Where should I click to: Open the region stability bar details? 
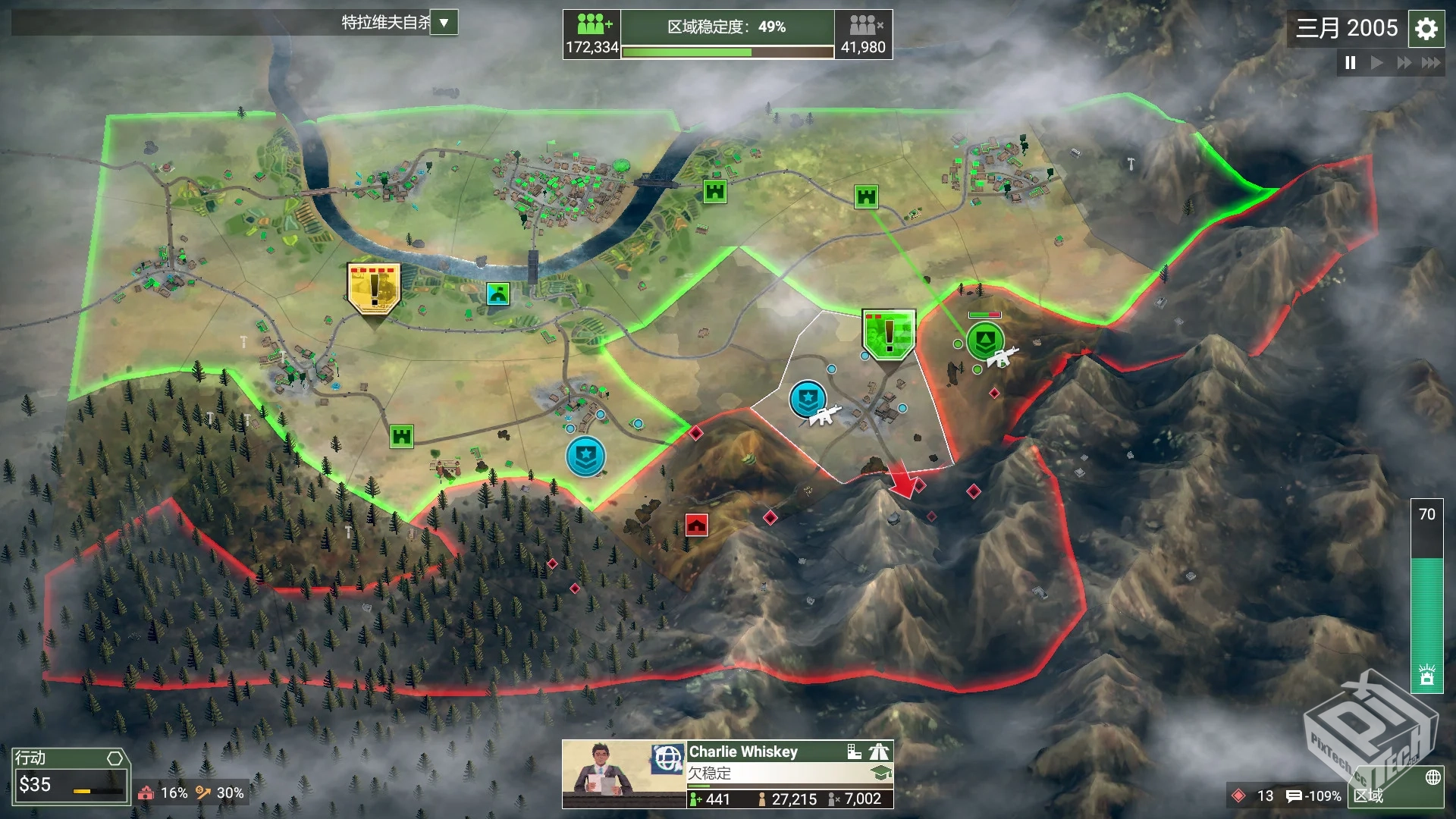coord(726,35)
